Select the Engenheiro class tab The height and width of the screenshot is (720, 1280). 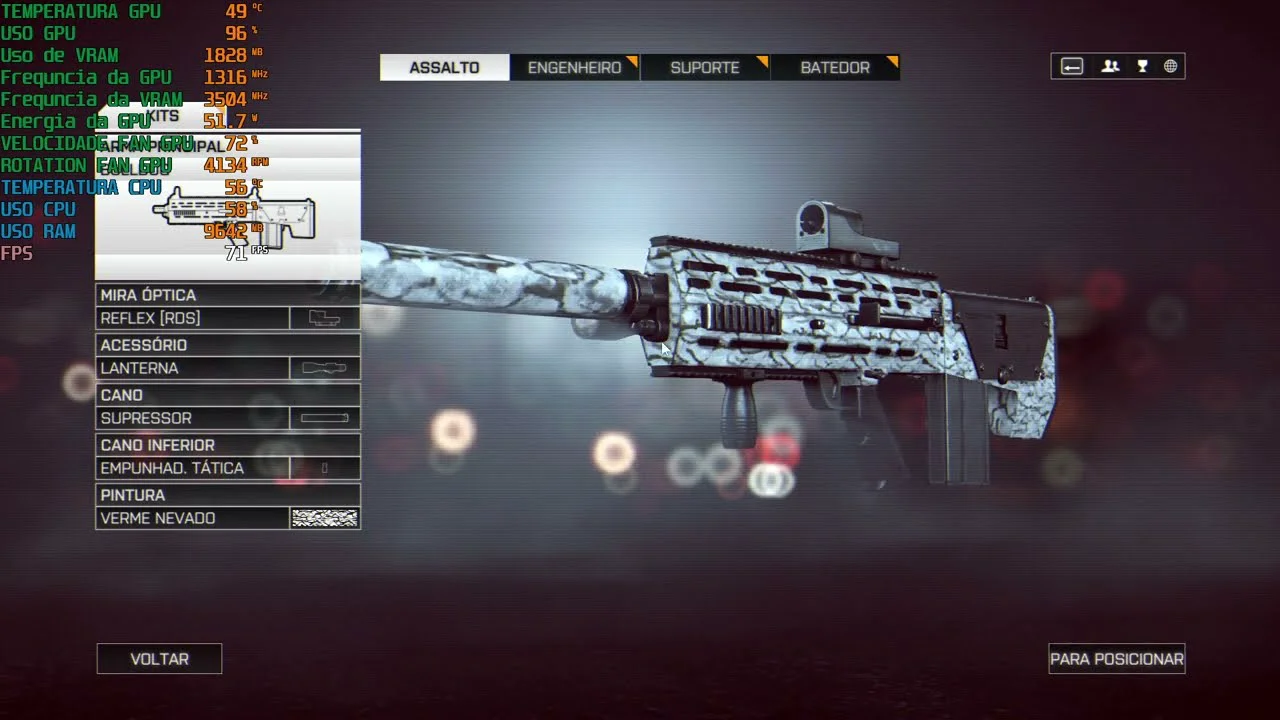coord(575,68)
